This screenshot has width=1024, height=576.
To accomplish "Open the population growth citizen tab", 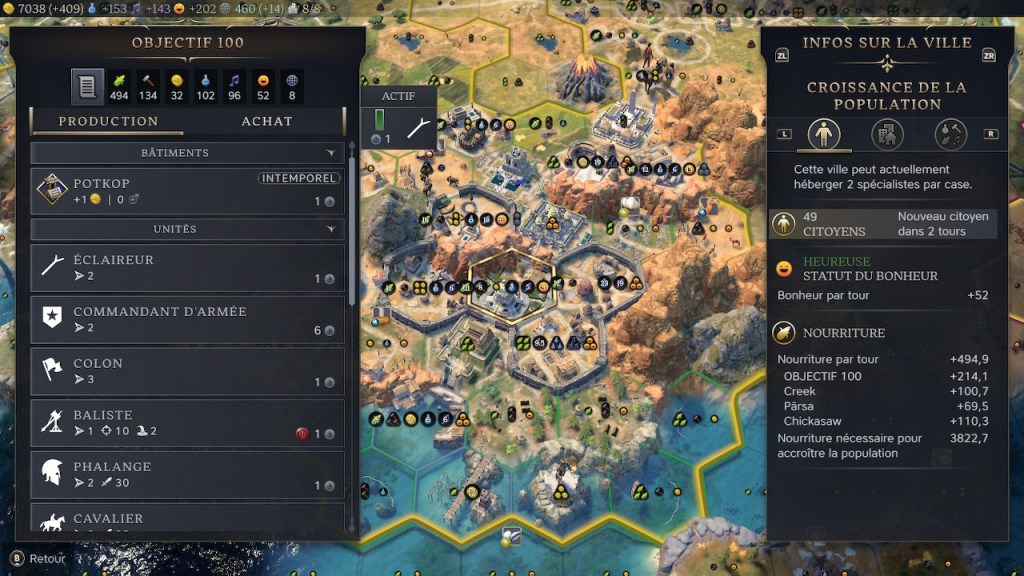I will coord(824,133).
